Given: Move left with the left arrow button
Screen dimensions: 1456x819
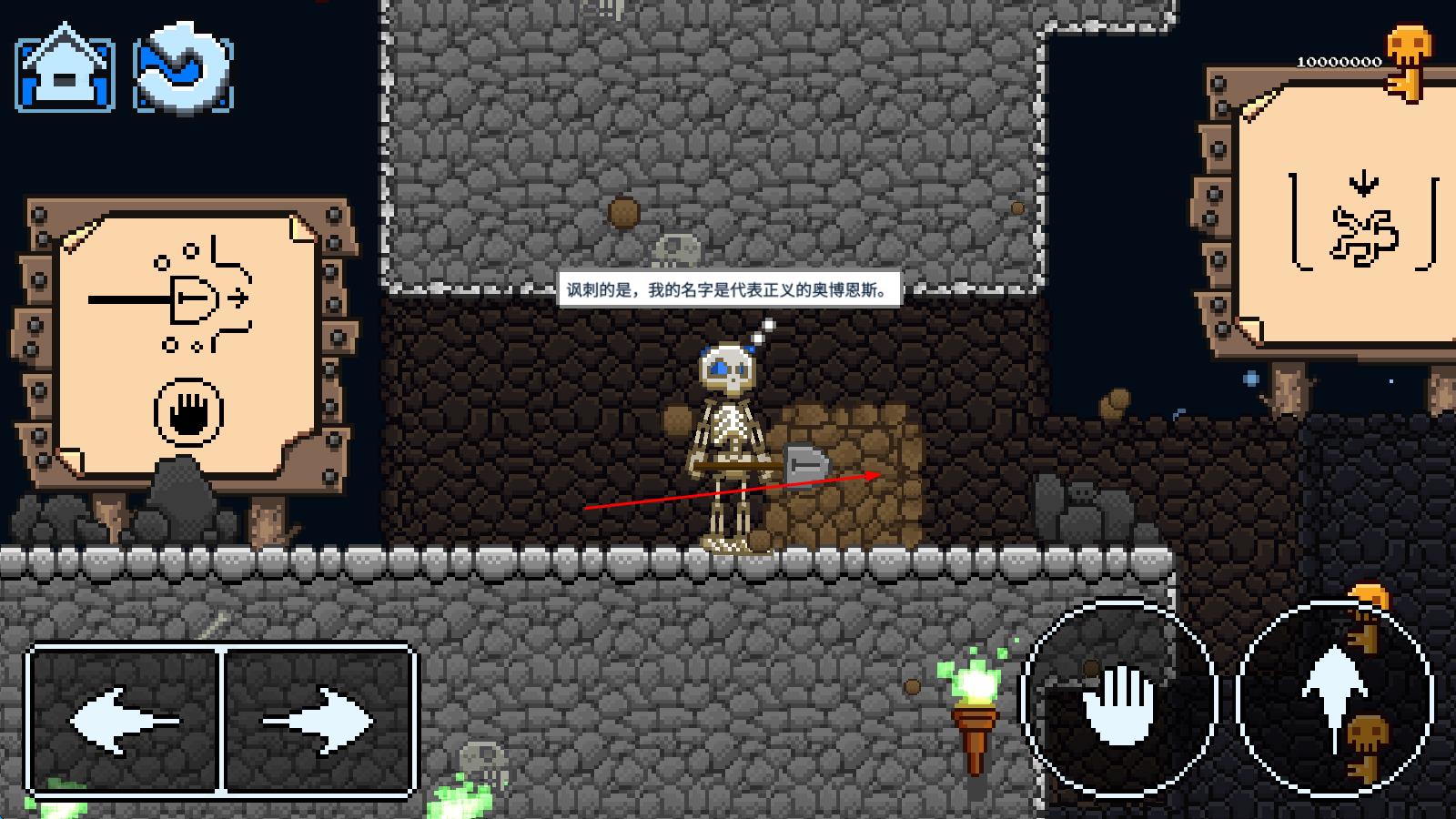Looking at the screenshot, I should pyautogui.click(x=126, y=721).
